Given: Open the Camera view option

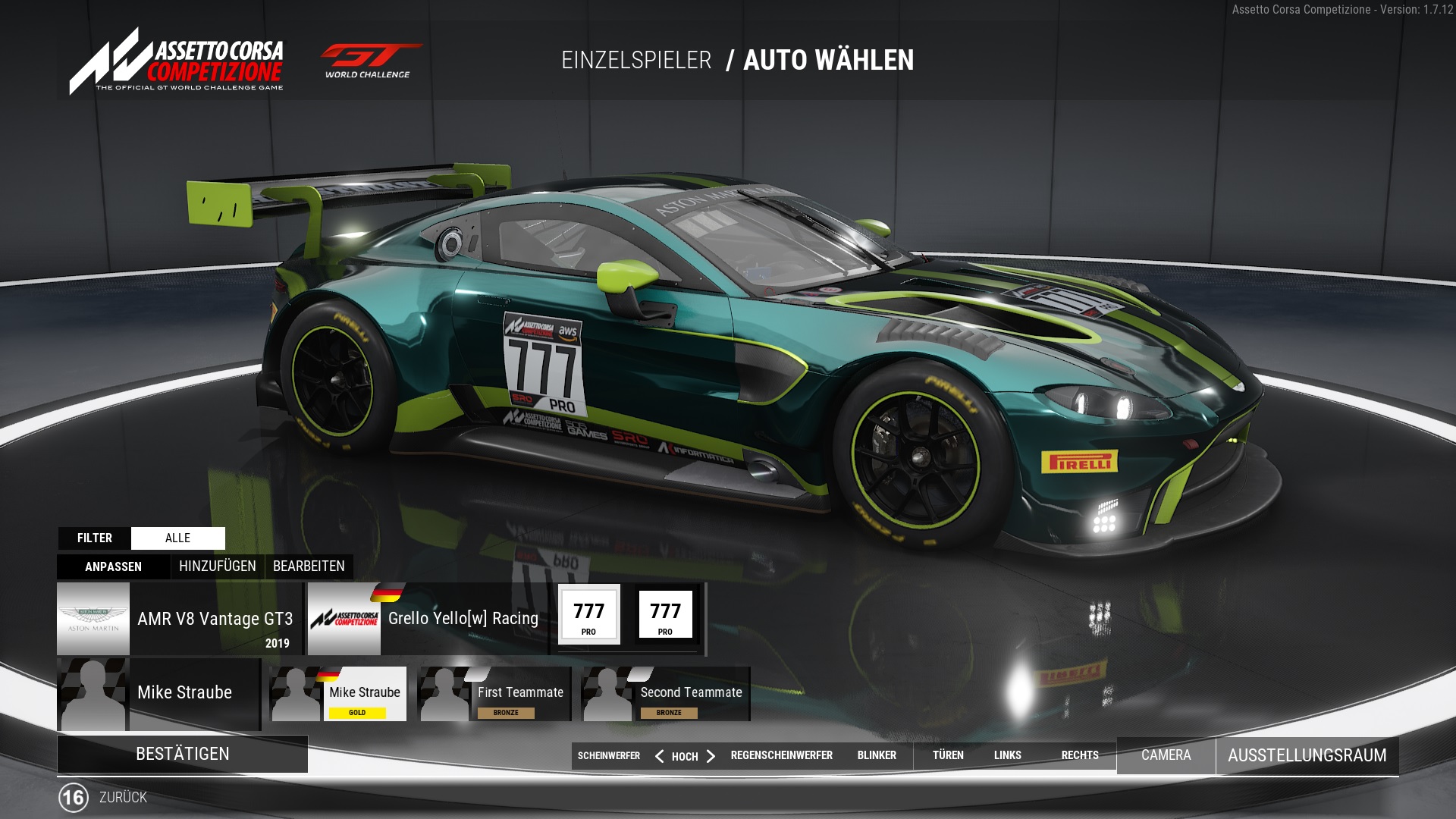Looking at the screenshot, I should click(x=1166, y=755).
